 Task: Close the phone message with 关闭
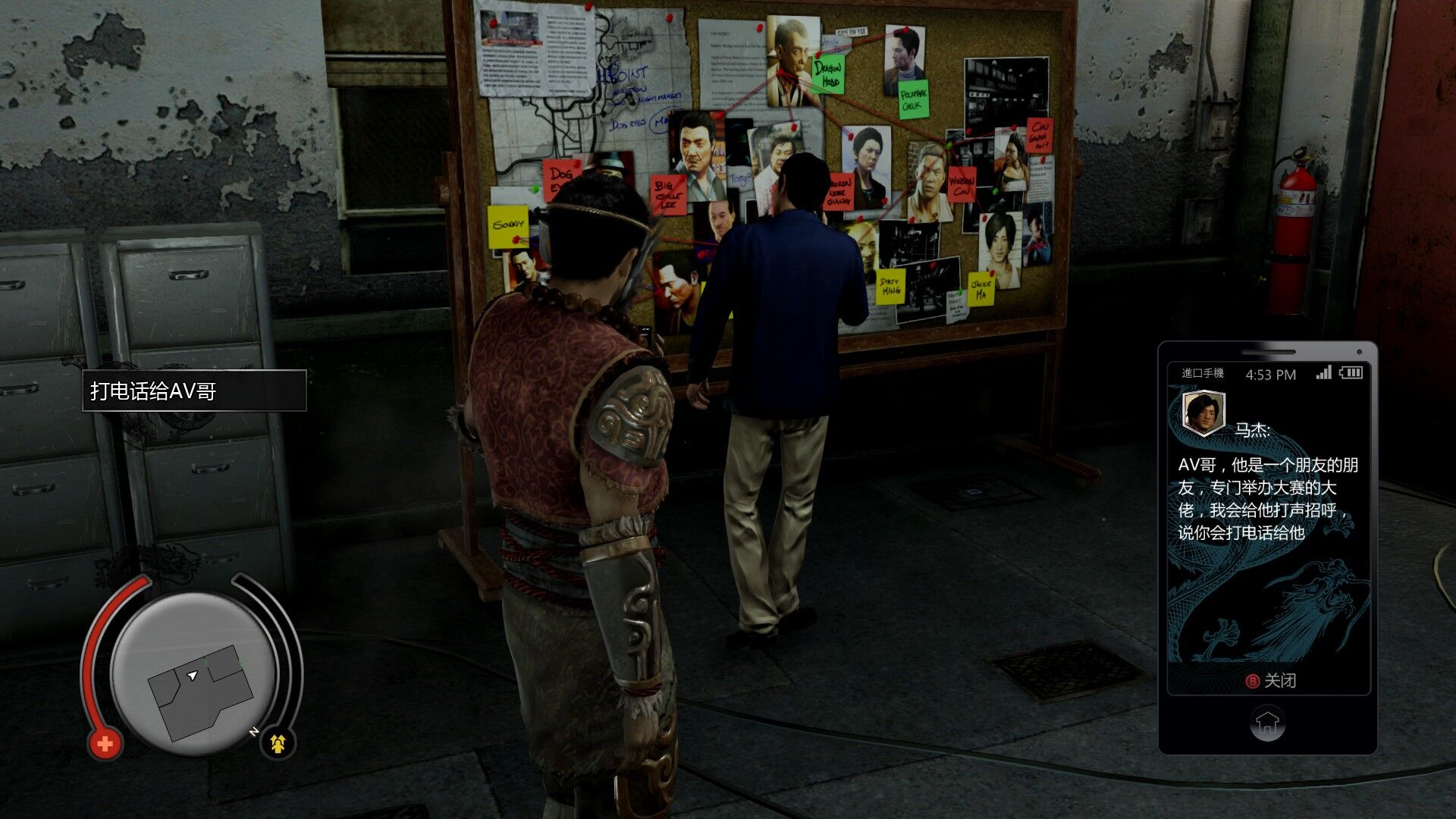point(1271,680)
